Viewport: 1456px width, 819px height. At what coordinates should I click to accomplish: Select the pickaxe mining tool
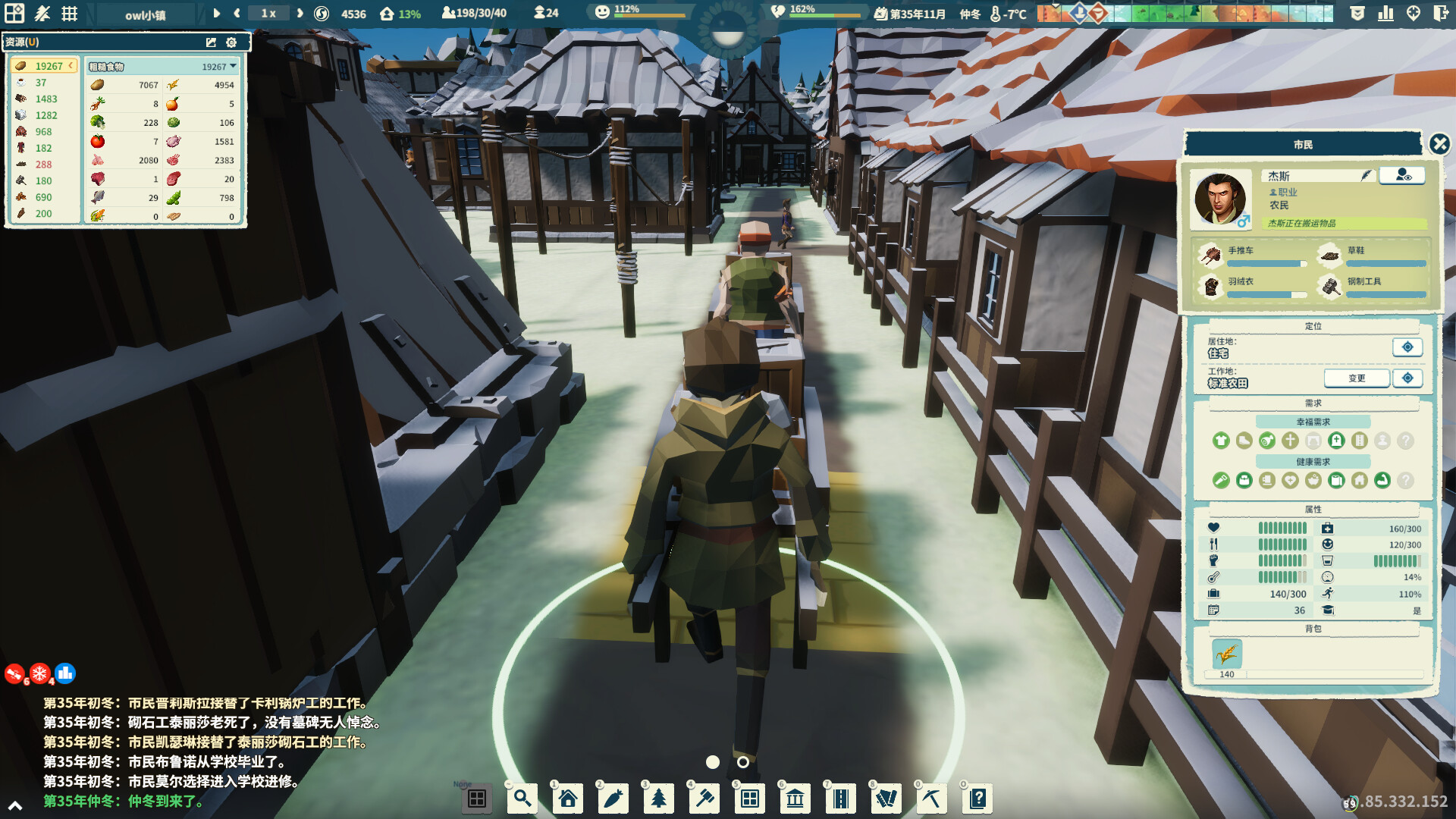pyautogui.click(x=932, y=799)
